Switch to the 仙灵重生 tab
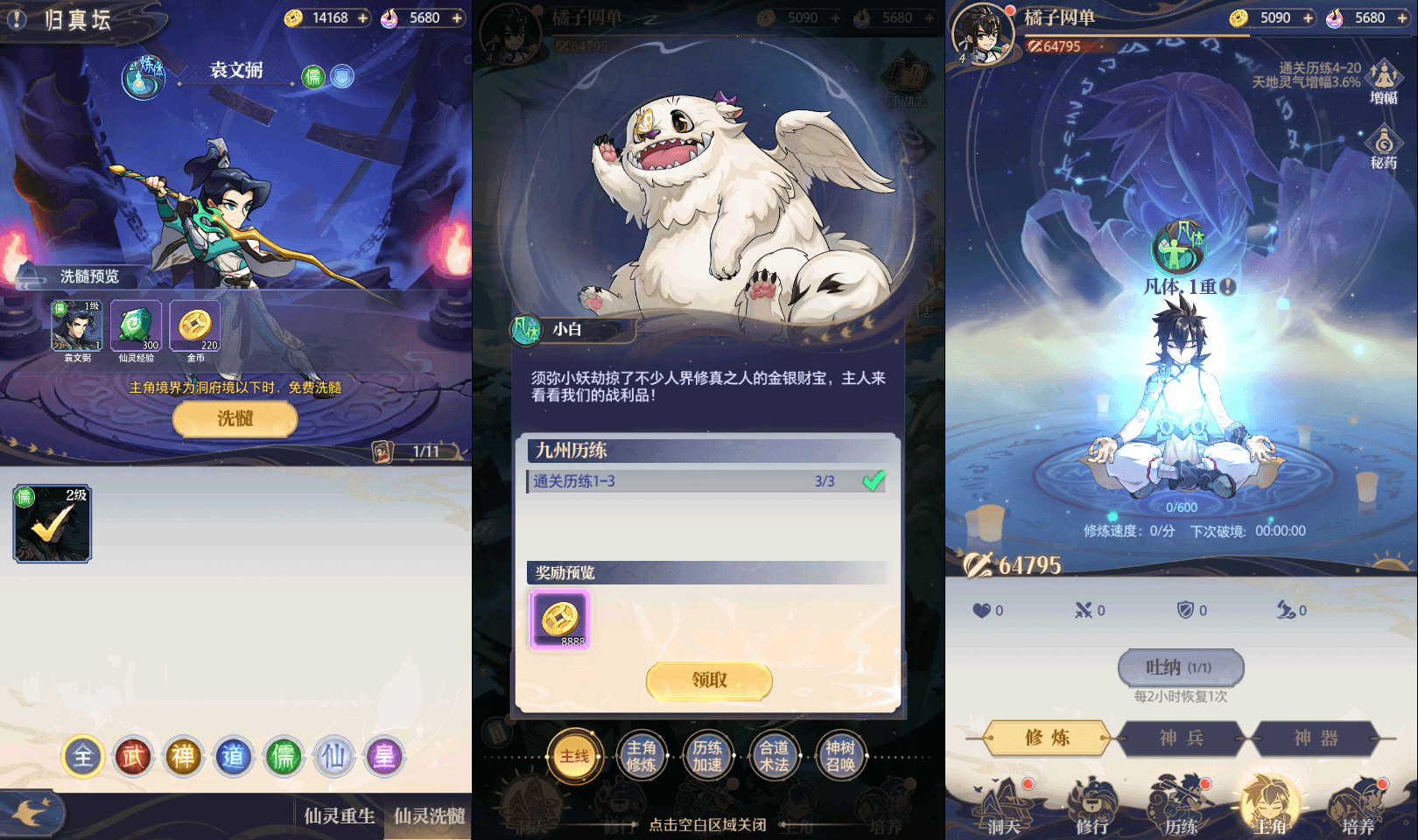Image resolution: width=1418 pixels, height=840 pixels. coord(340,816)
